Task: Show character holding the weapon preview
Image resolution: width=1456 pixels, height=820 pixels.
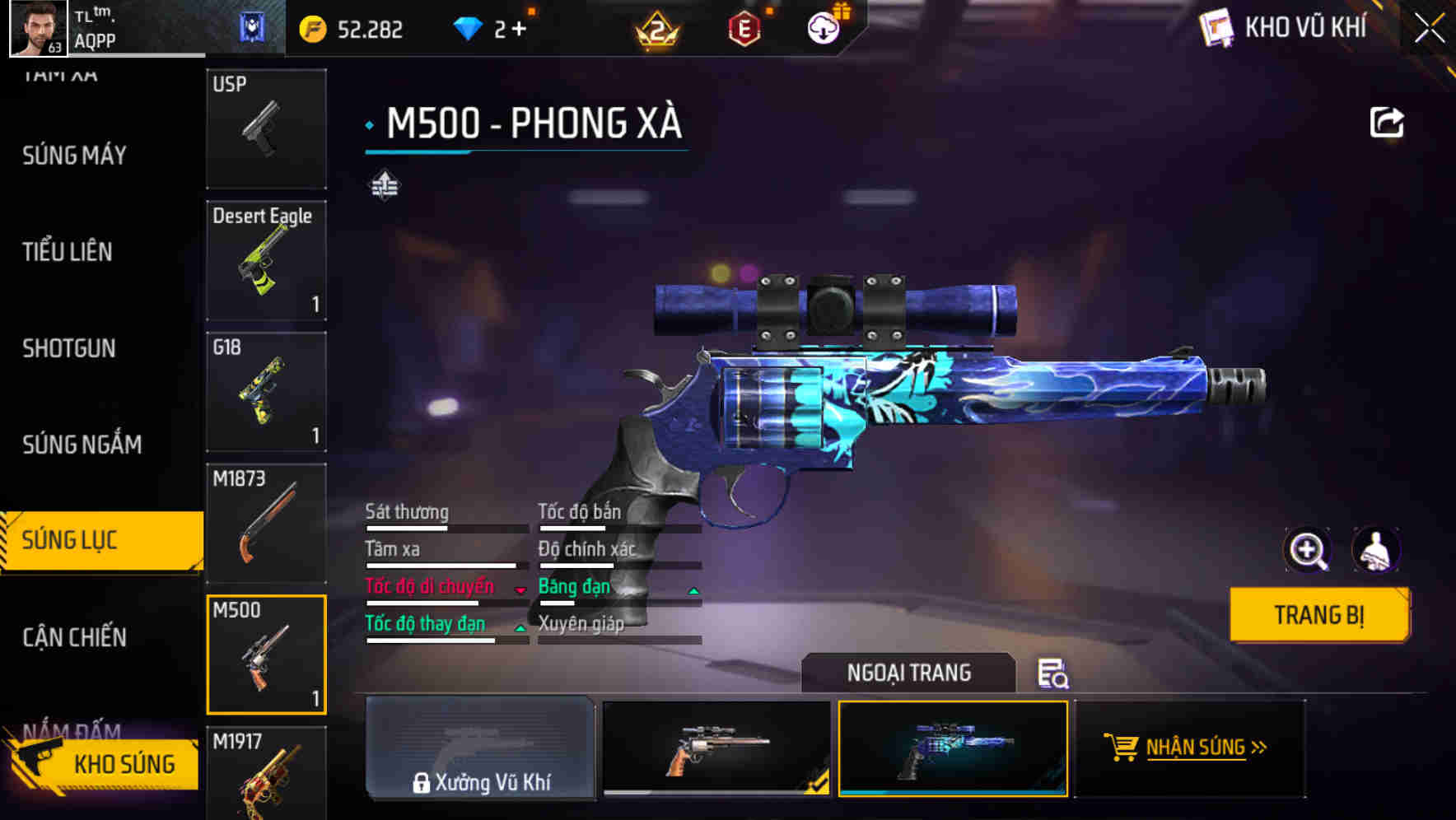Action: (1377, 550)
